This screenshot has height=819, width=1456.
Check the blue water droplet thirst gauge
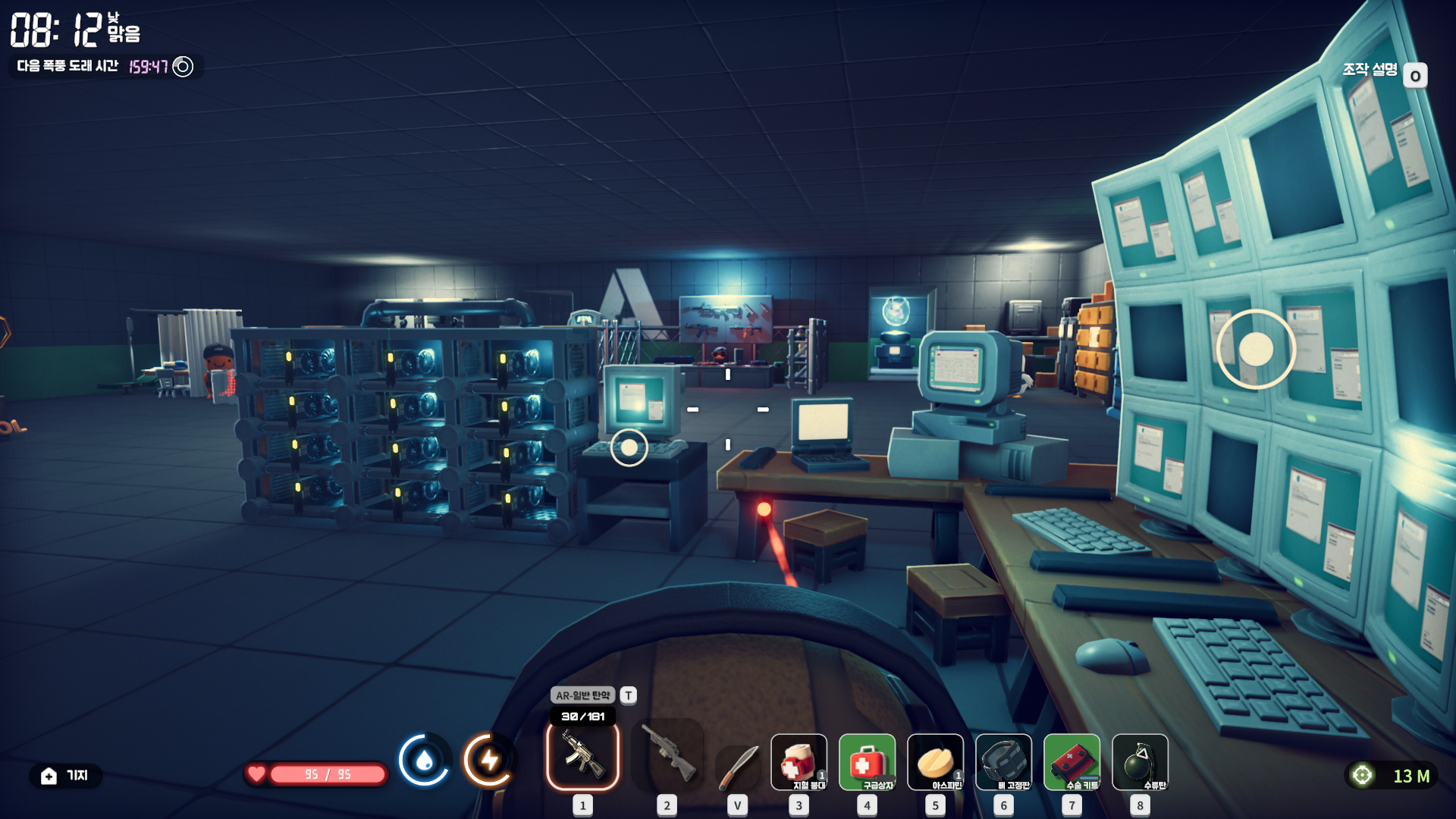click(425, 760)
